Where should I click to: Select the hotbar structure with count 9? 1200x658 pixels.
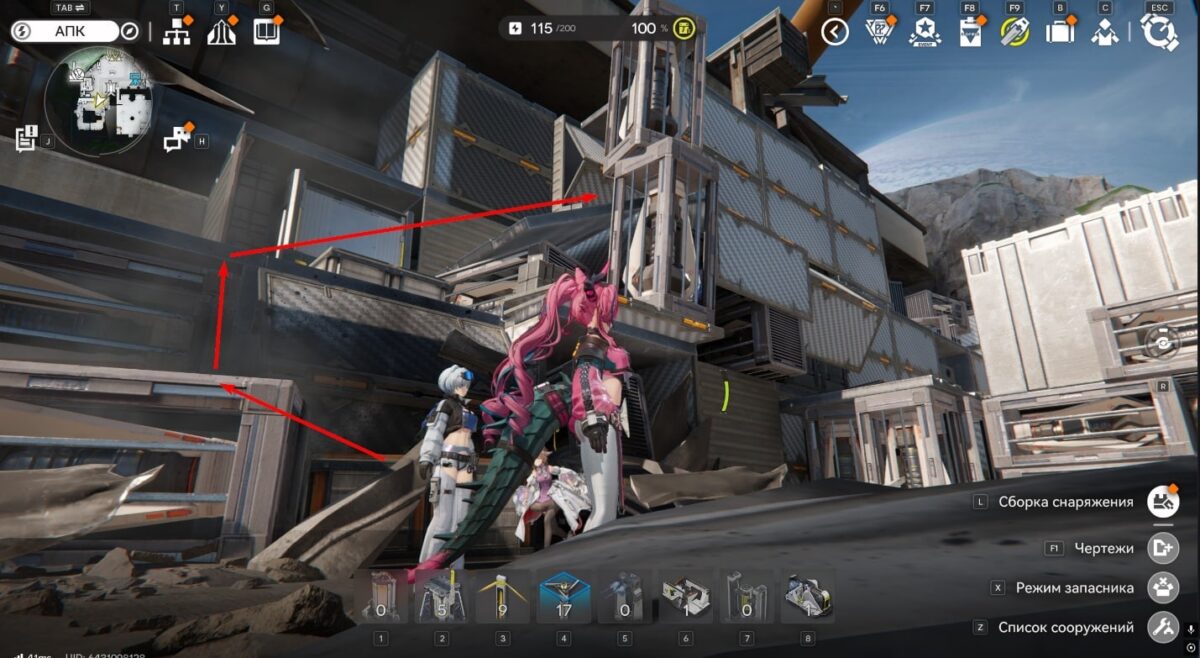click(503, 597)
